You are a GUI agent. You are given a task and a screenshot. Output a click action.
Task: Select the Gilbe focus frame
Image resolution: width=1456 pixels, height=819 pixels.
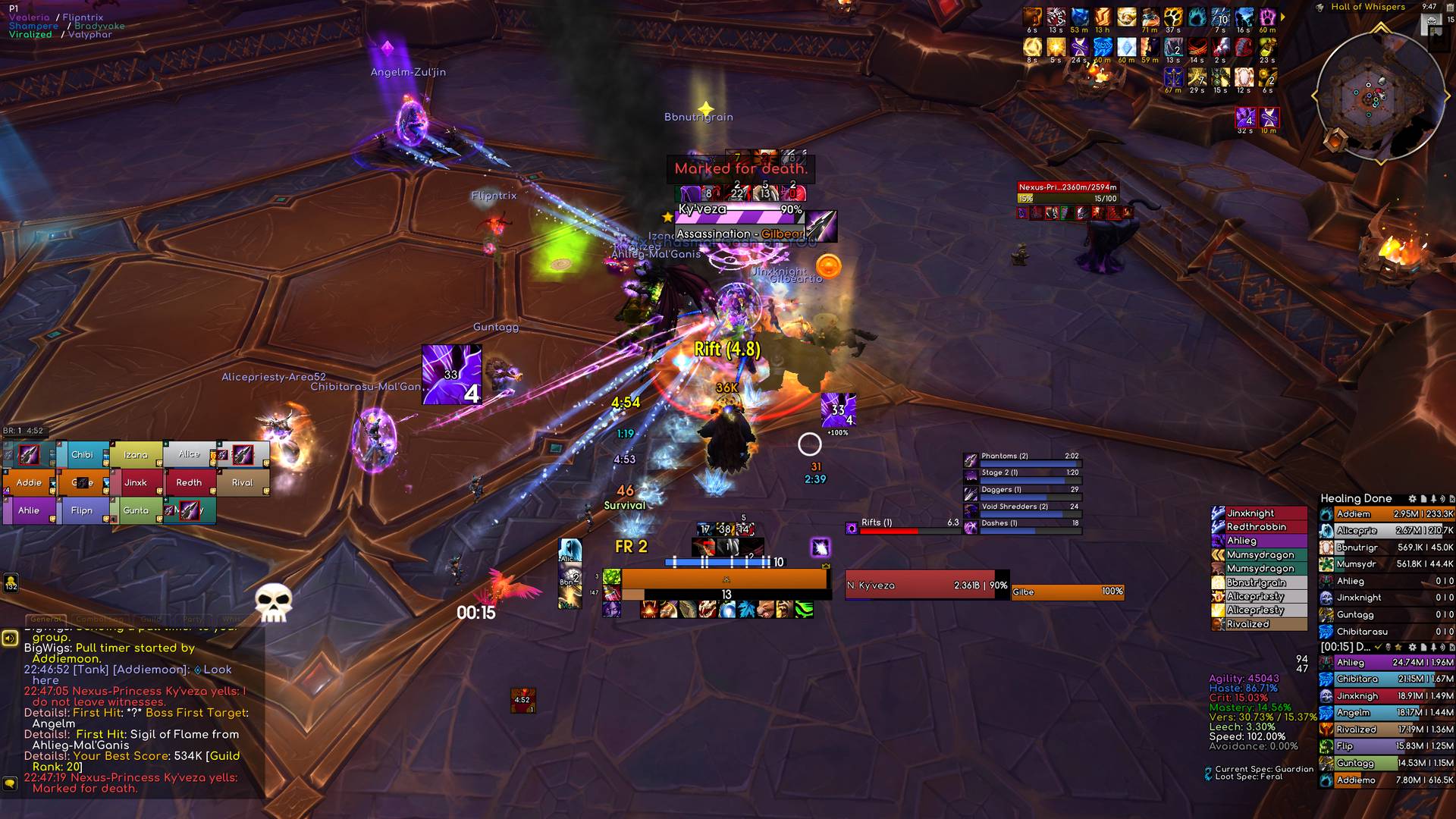1068,592
